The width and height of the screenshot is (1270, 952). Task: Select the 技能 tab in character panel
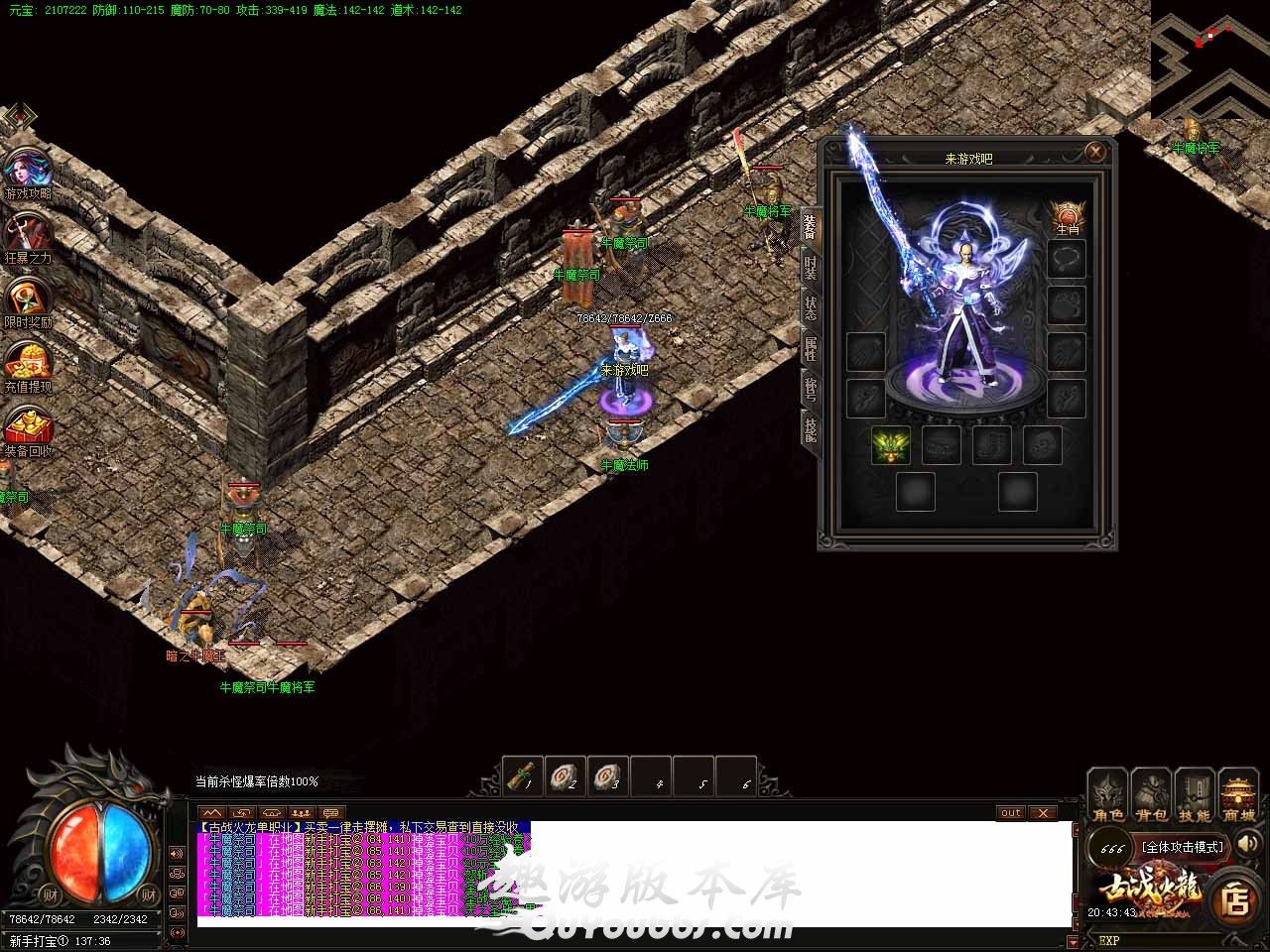tap(811, 429)
